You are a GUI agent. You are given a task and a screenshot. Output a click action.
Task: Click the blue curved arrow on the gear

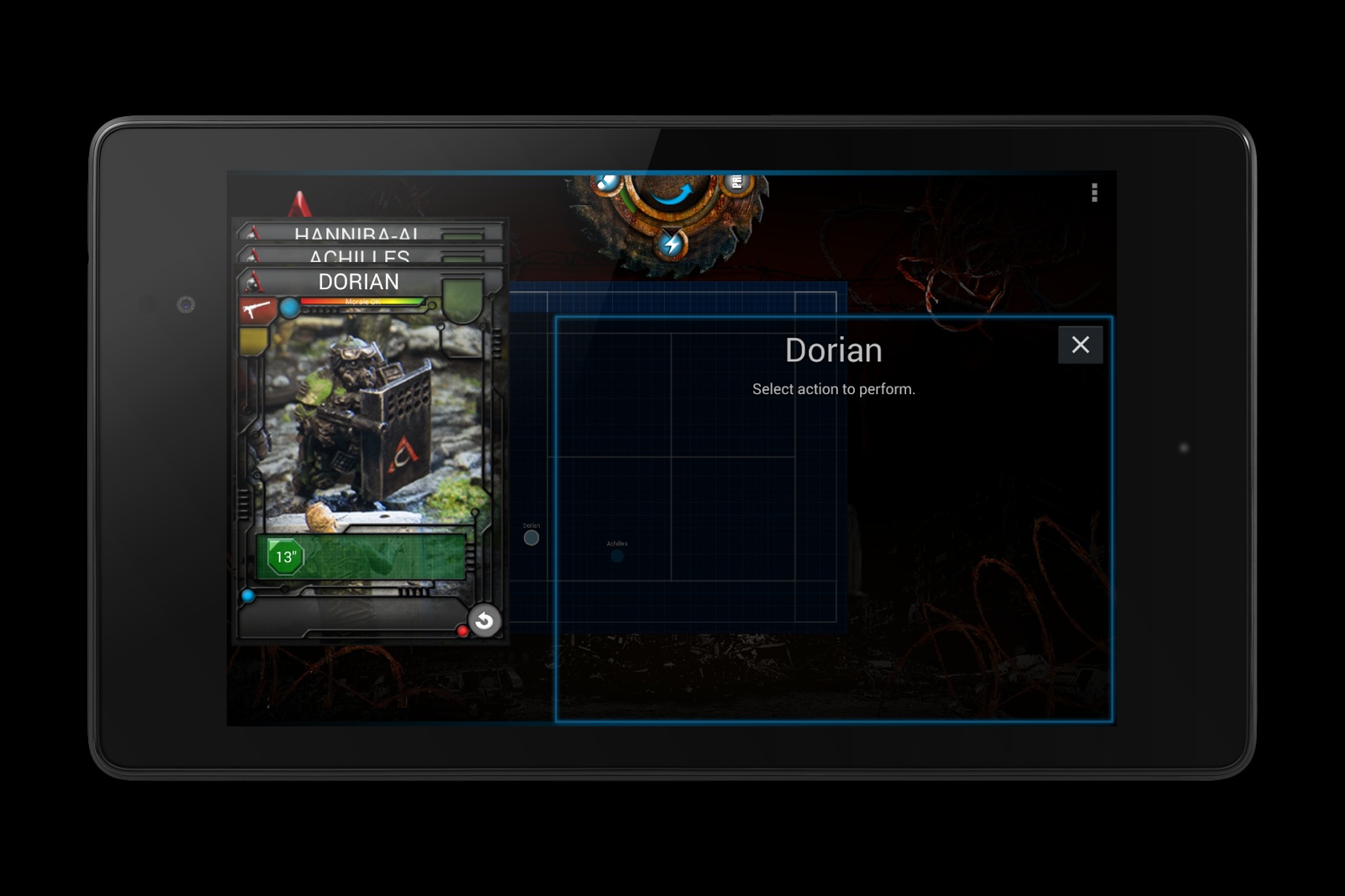[672, 194]
